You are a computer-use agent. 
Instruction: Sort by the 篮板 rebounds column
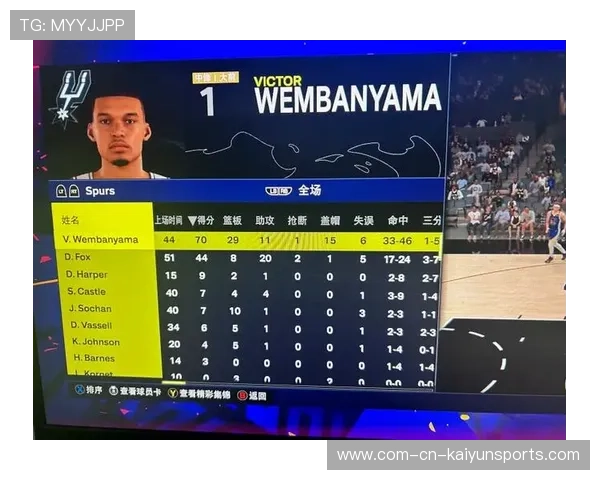[233, 220]
